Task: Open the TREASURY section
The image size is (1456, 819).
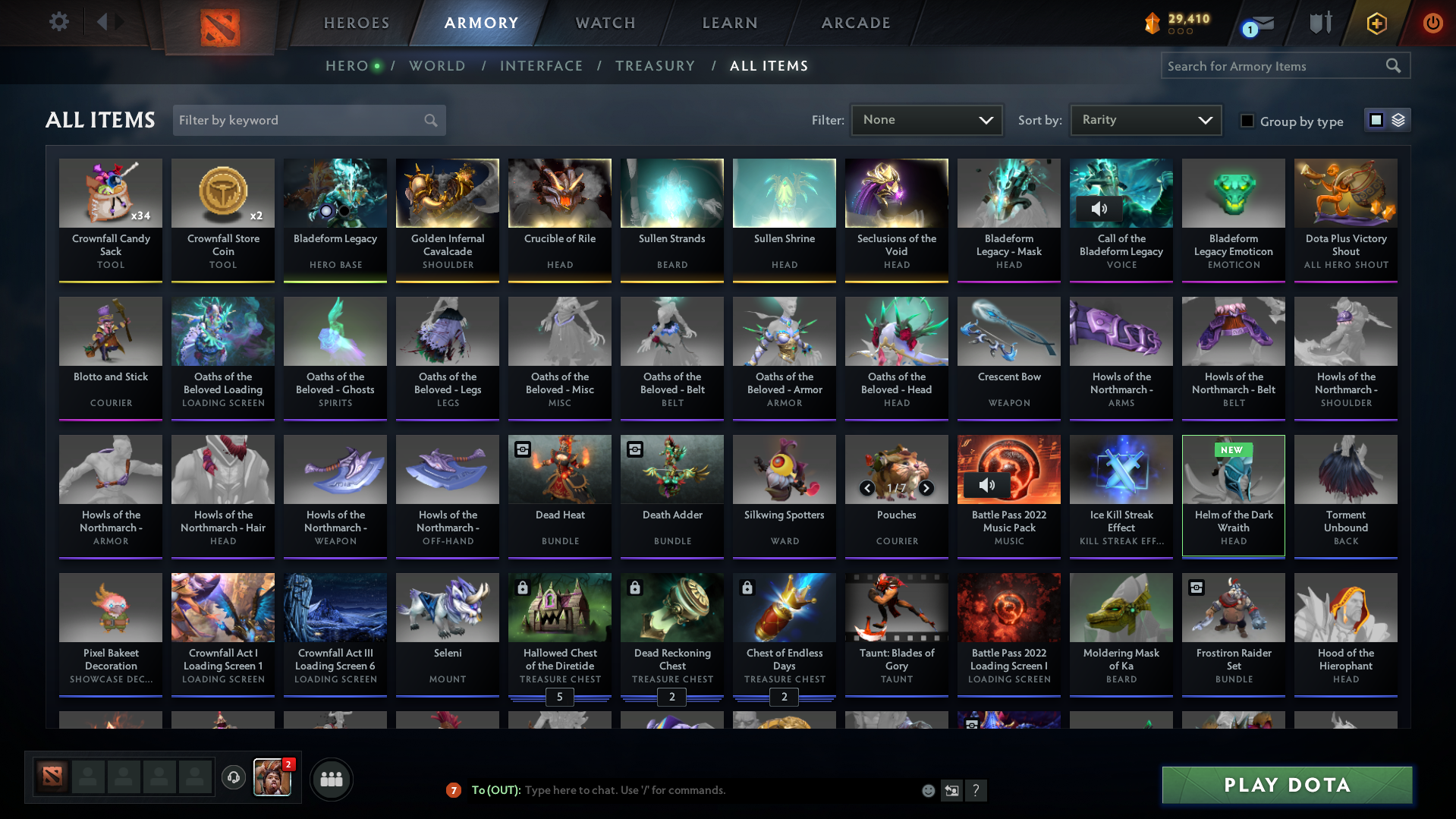Action: (x=655, y=66)
